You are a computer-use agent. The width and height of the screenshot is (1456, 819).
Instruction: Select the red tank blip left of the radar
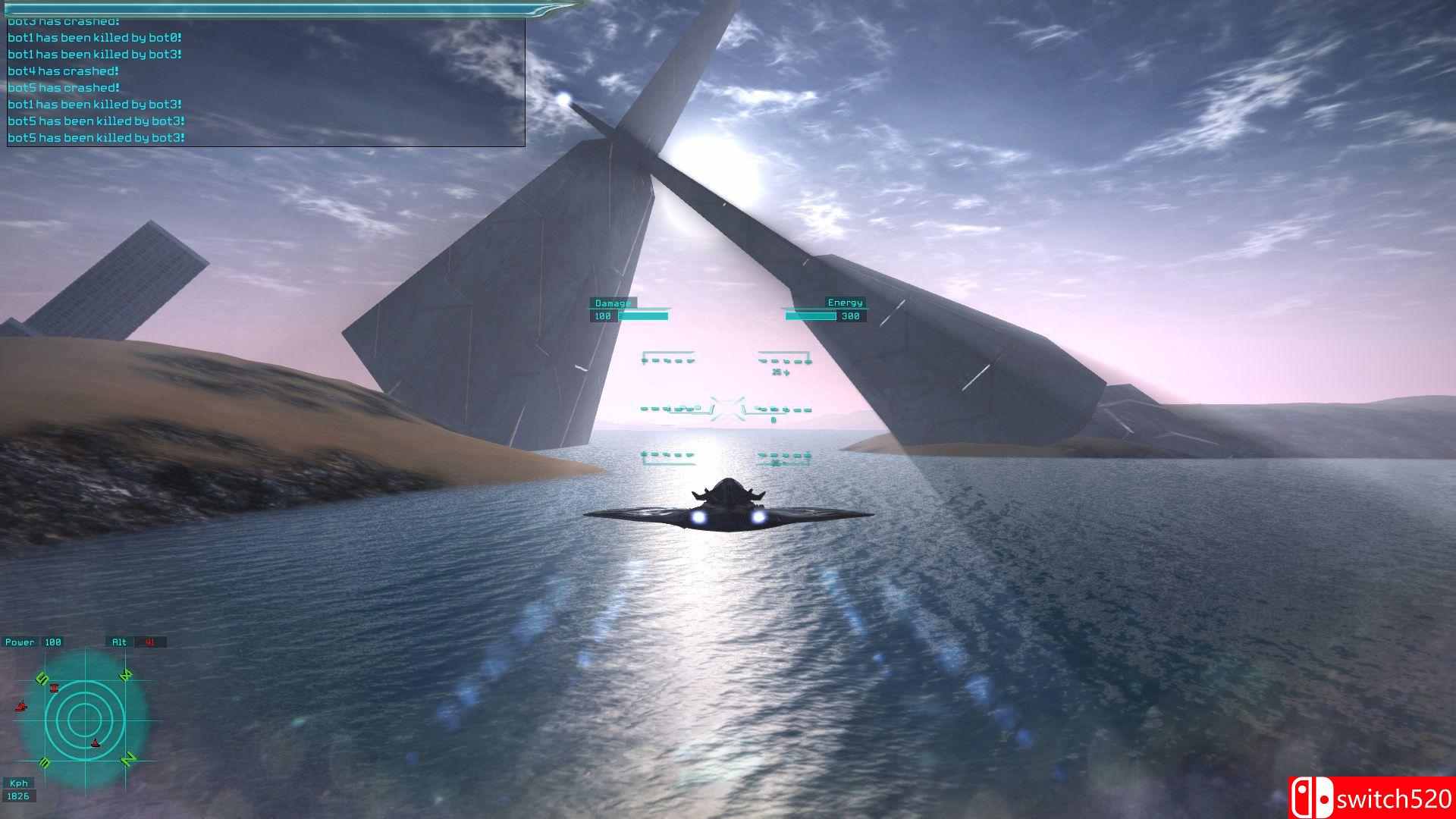[21, 706]
